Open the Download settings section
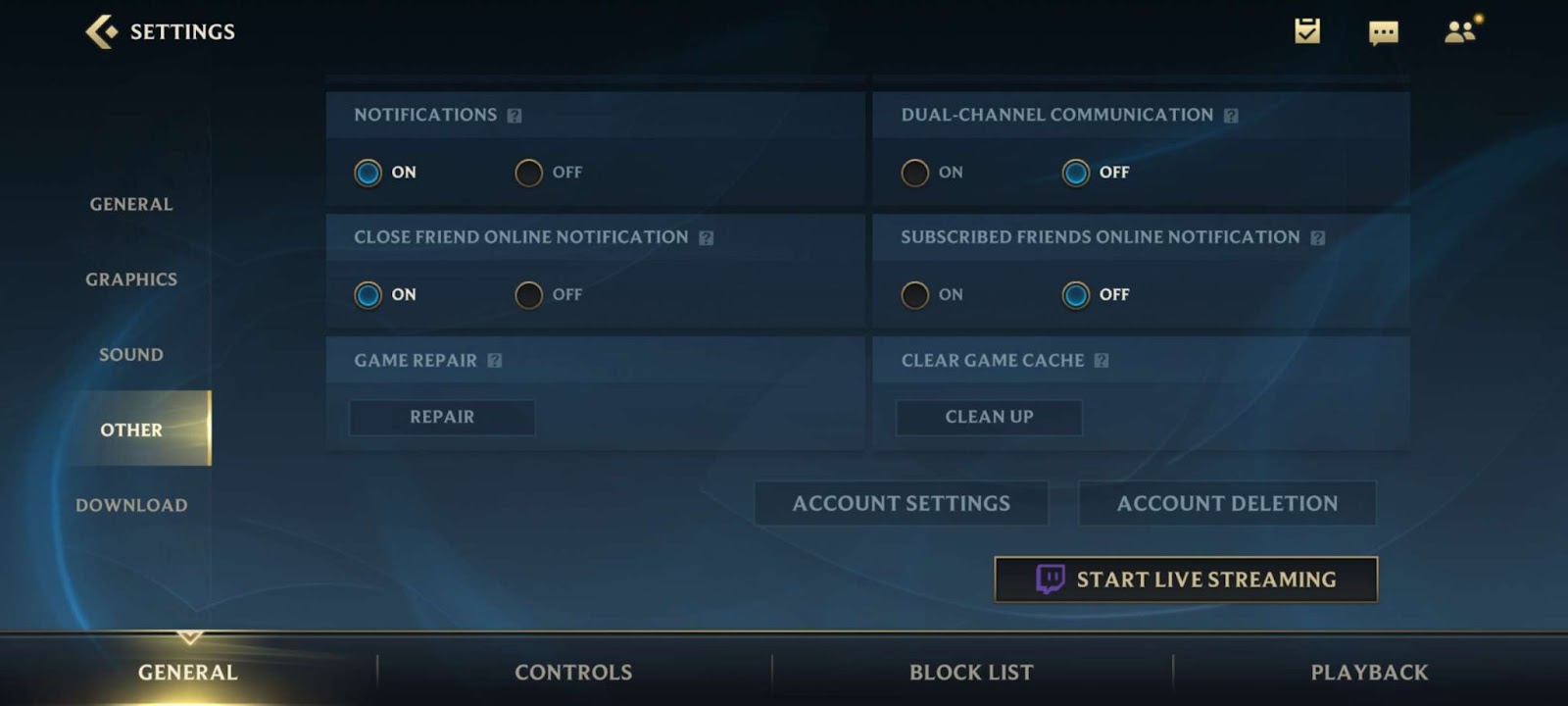 (x=131, y=505)
